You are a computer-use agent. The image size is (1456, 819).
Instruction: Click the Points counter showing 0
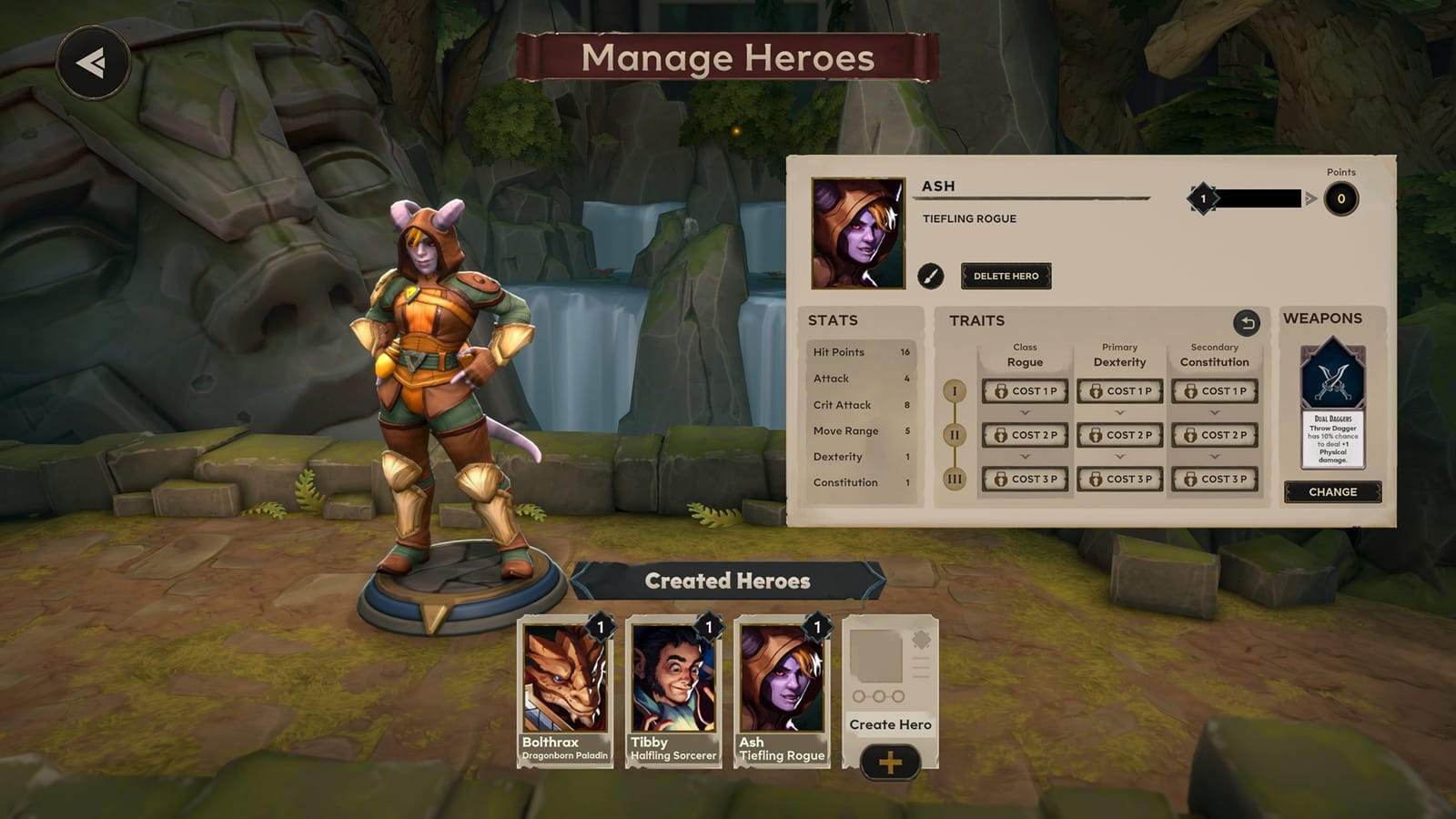[x=1341, y=198]
